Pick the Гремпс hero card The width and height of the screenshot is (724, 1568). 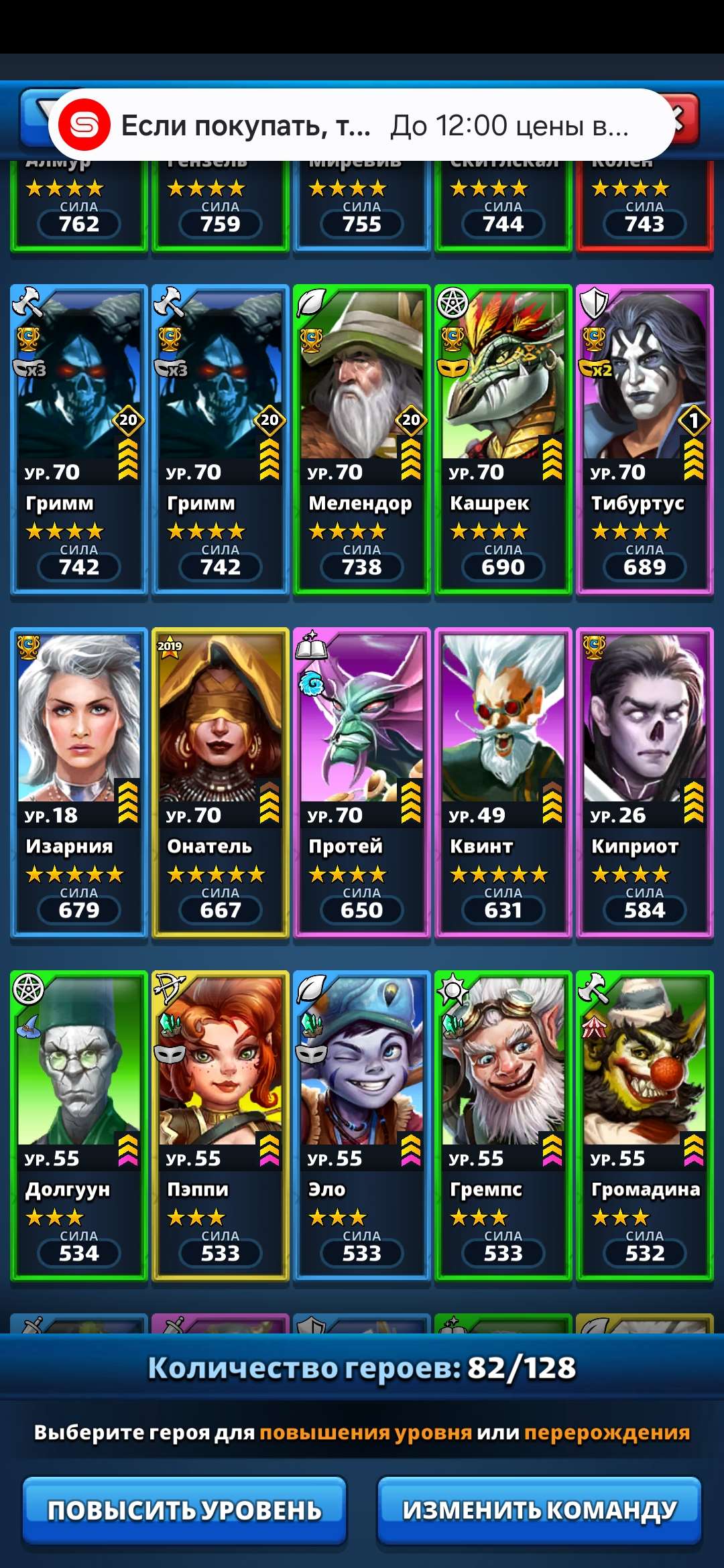click(x=503, y=1126)
